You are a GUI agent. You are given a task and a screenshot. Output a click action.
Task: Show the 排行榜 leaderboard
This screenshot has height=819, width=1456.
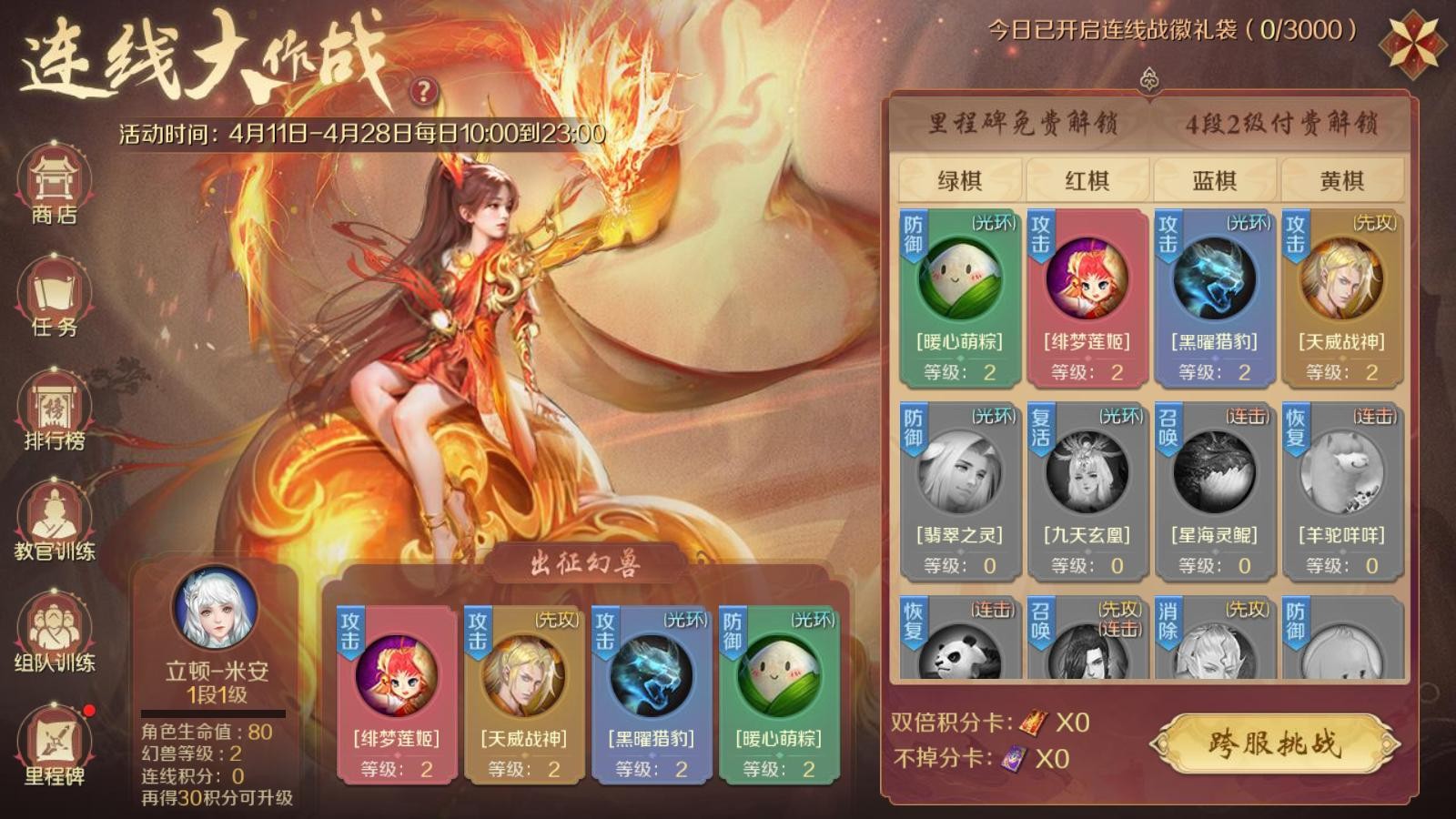54,411
